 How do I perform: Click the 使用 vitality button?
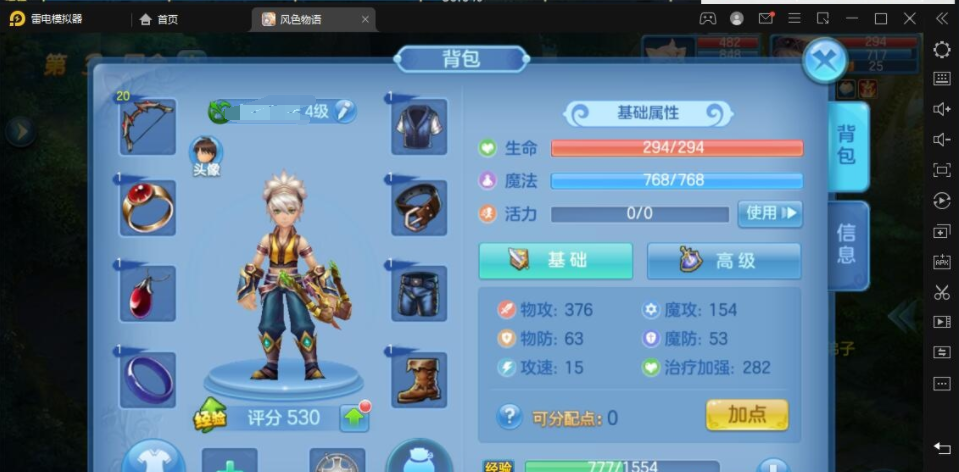(769, 213)
